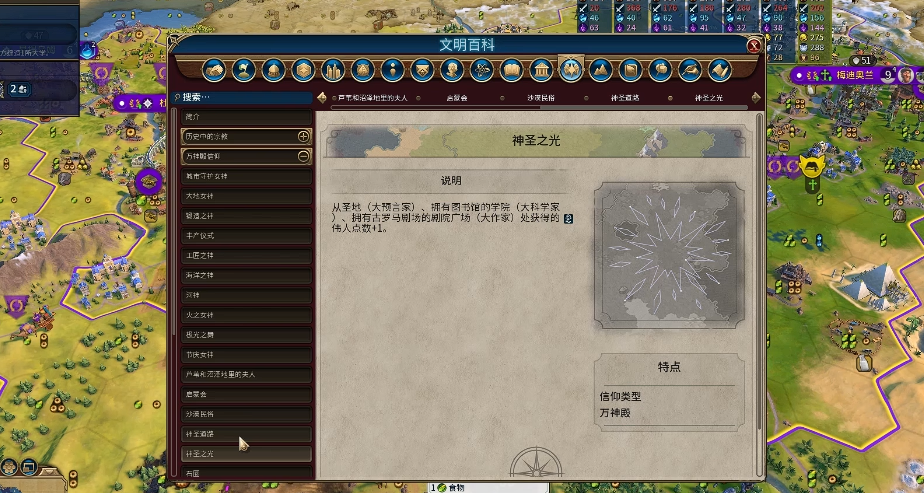
Task: Select 大地女神 in the sidebar list
Action: (200, 196)
